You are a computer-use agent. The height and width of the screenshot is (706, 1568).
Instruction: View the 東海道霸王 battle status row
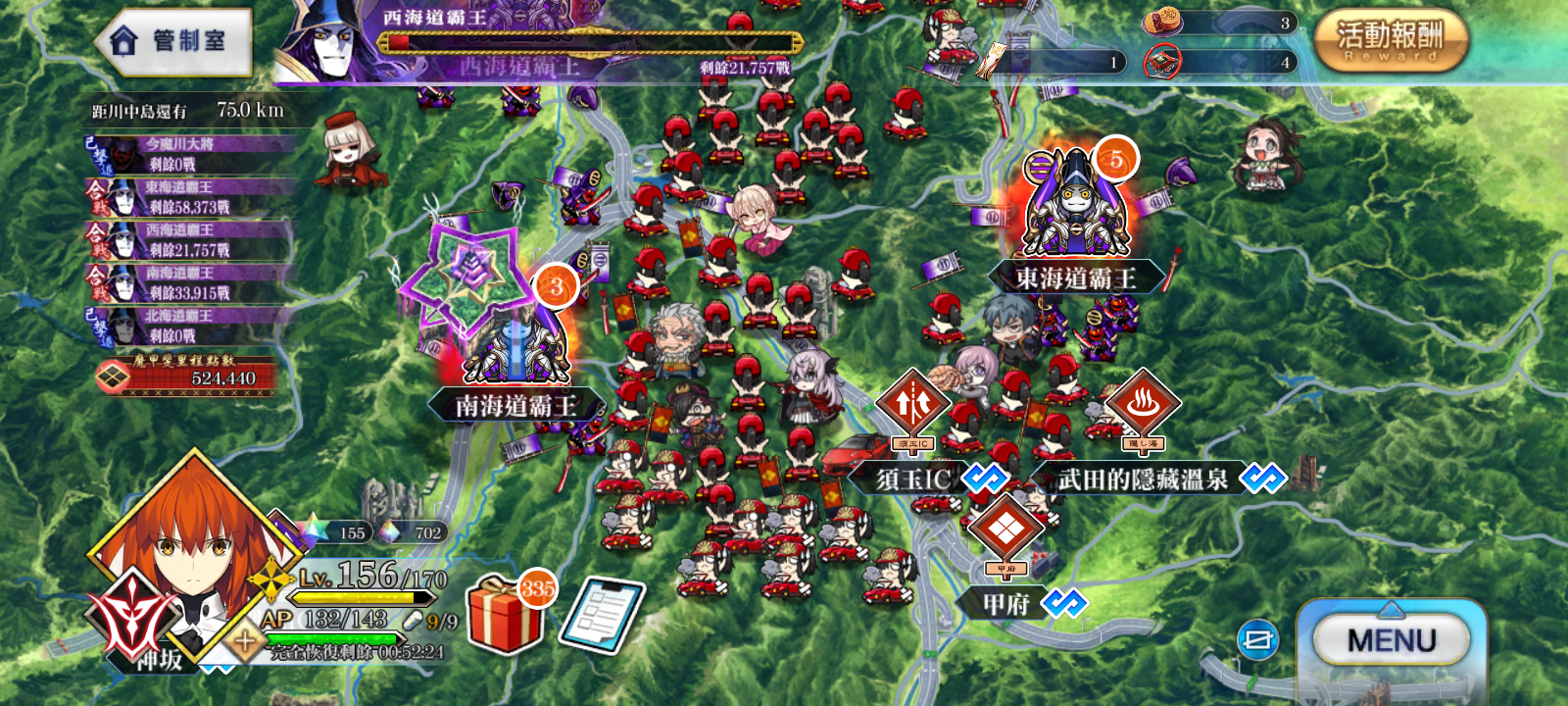click(x=191, y=197)
